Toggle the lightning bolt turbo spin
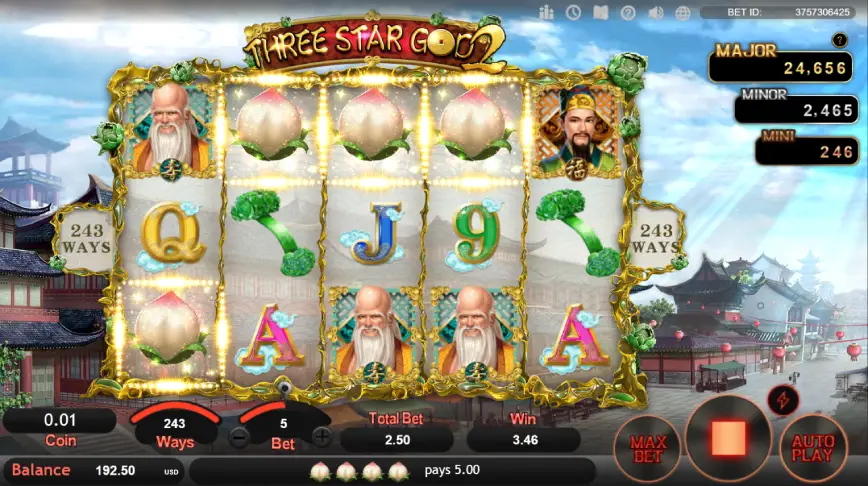The image size is (868, 486). point(781,400)
